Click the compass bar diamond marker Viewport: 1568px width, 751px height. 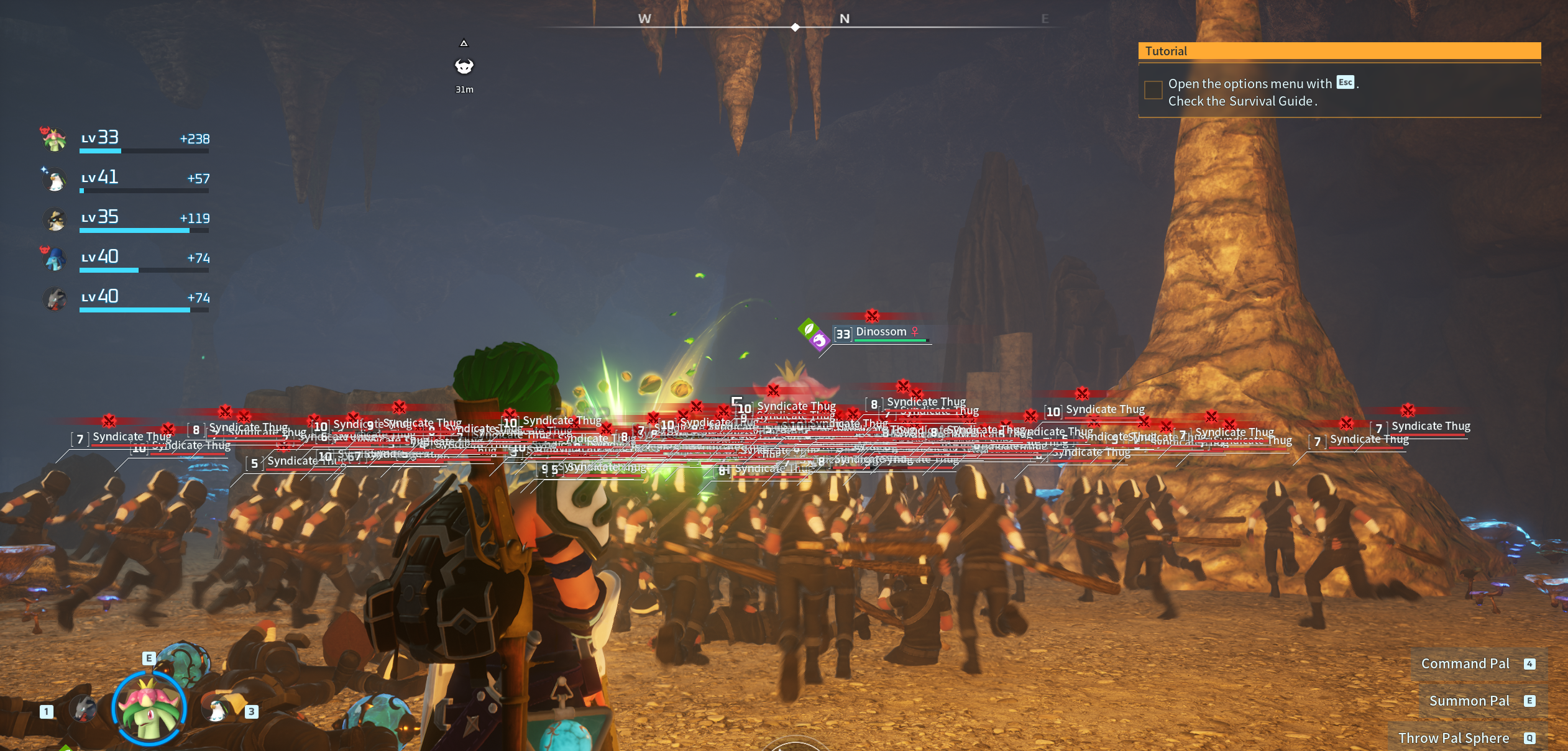[795, 27]
